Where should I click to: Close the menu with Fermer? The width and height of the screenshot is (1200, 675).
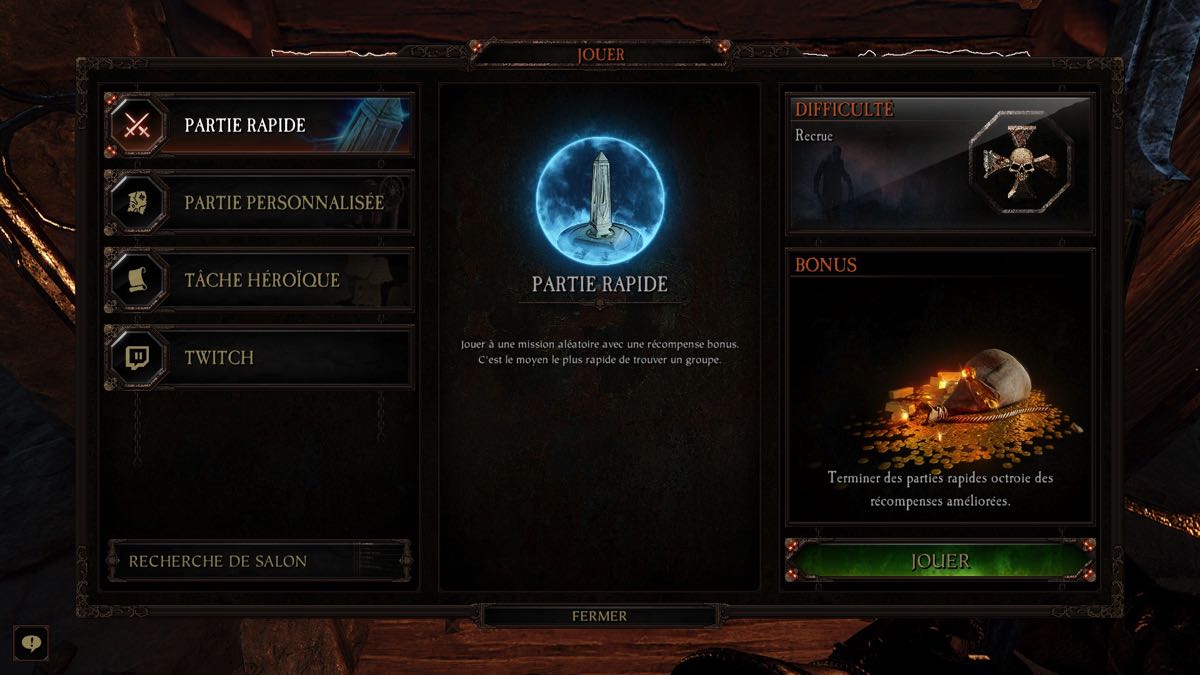[599, 616]
